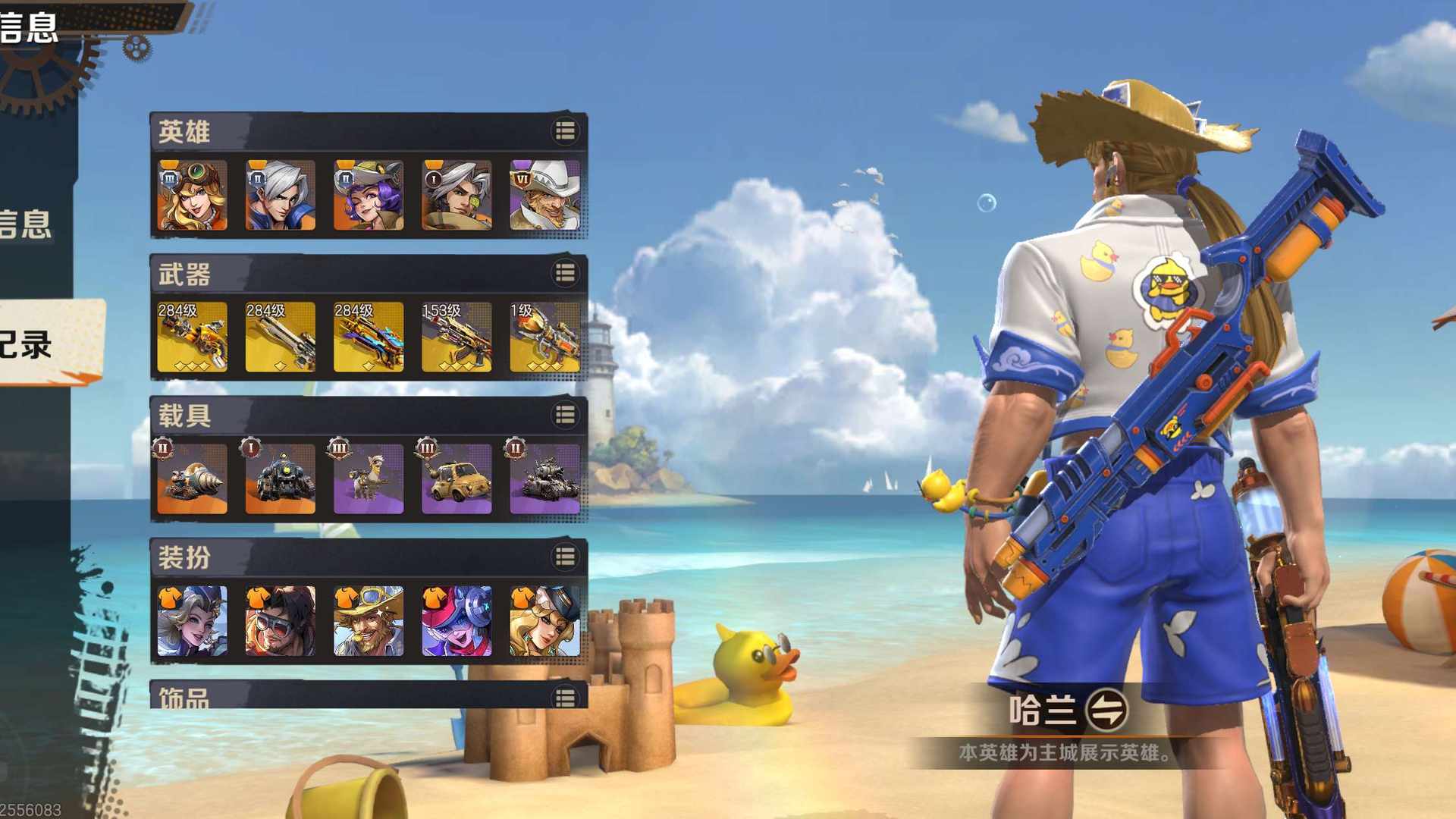Select the eyepatch grey-haired hero portrait
The image size is (1456, 819).
(x=457, y=195)
